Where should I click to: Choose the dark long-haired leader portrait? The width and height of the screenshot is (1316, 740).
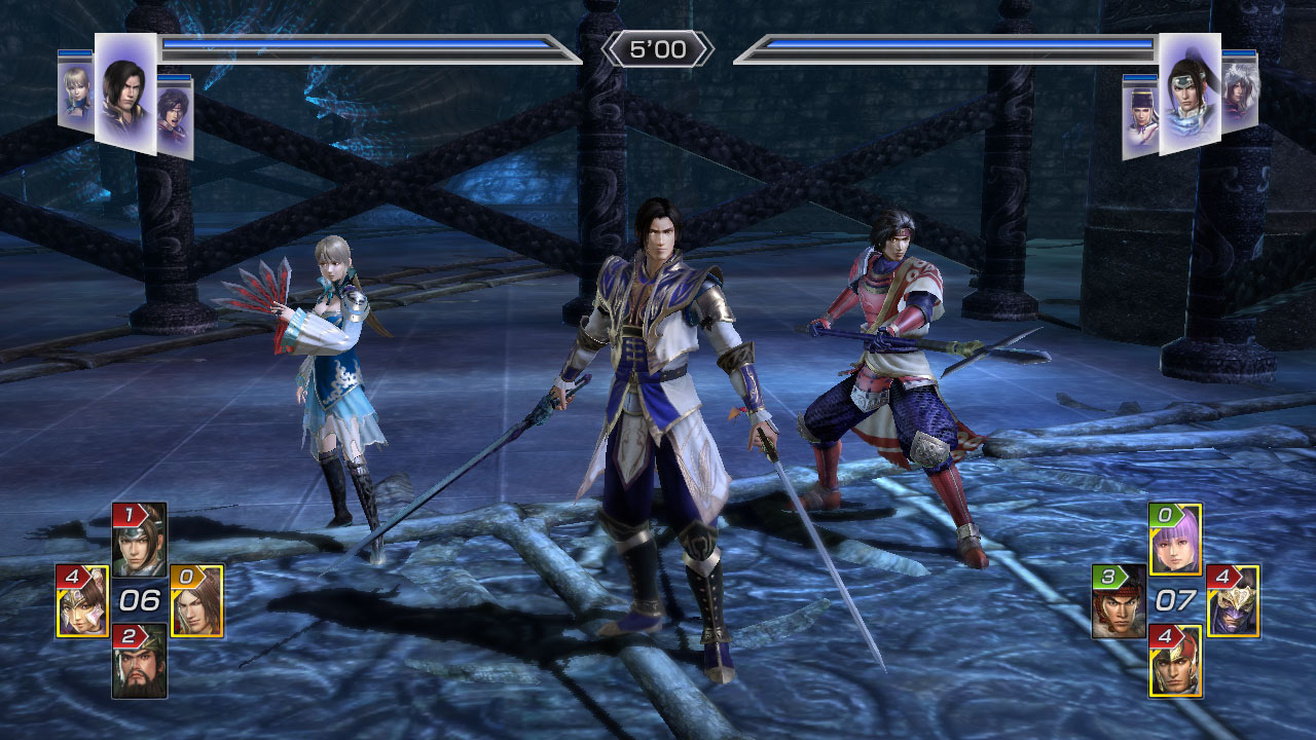coord(125,94)
